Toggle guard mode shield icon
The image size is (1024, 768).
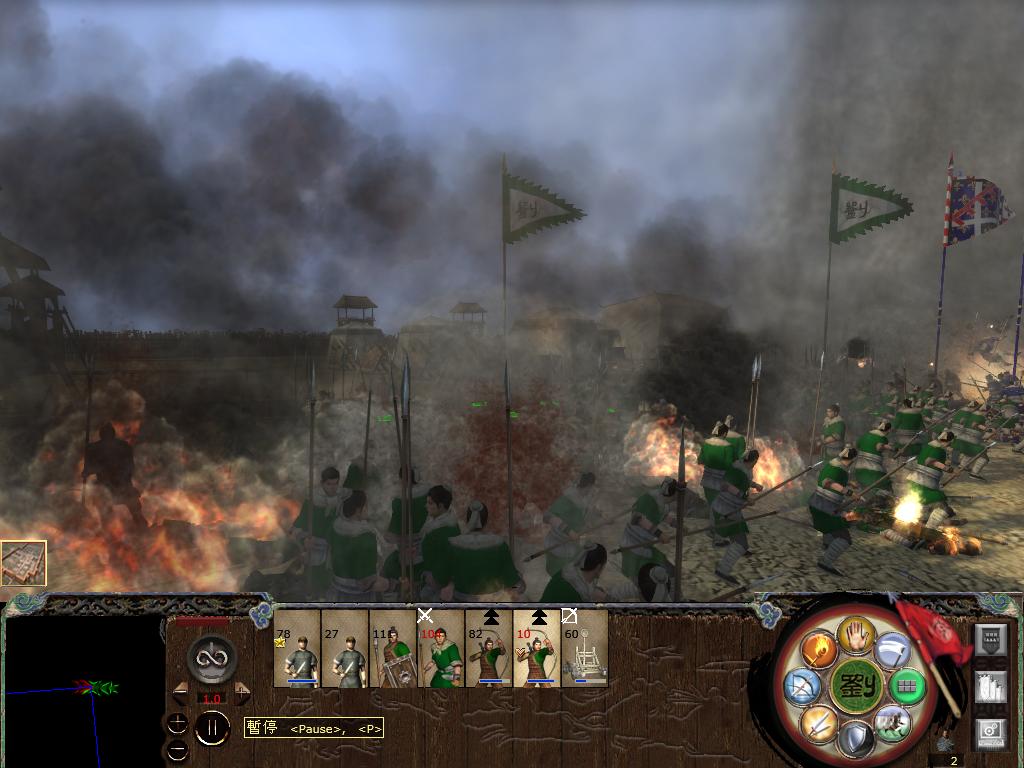[x=855, y=739]
